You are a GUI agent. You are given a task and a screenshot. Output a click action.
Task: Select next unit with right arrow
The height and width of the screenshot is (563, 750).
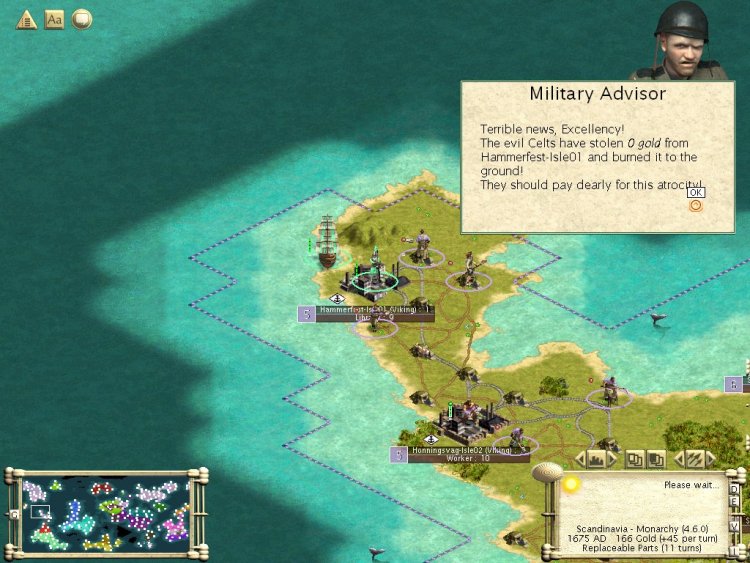tap(713, 459)
